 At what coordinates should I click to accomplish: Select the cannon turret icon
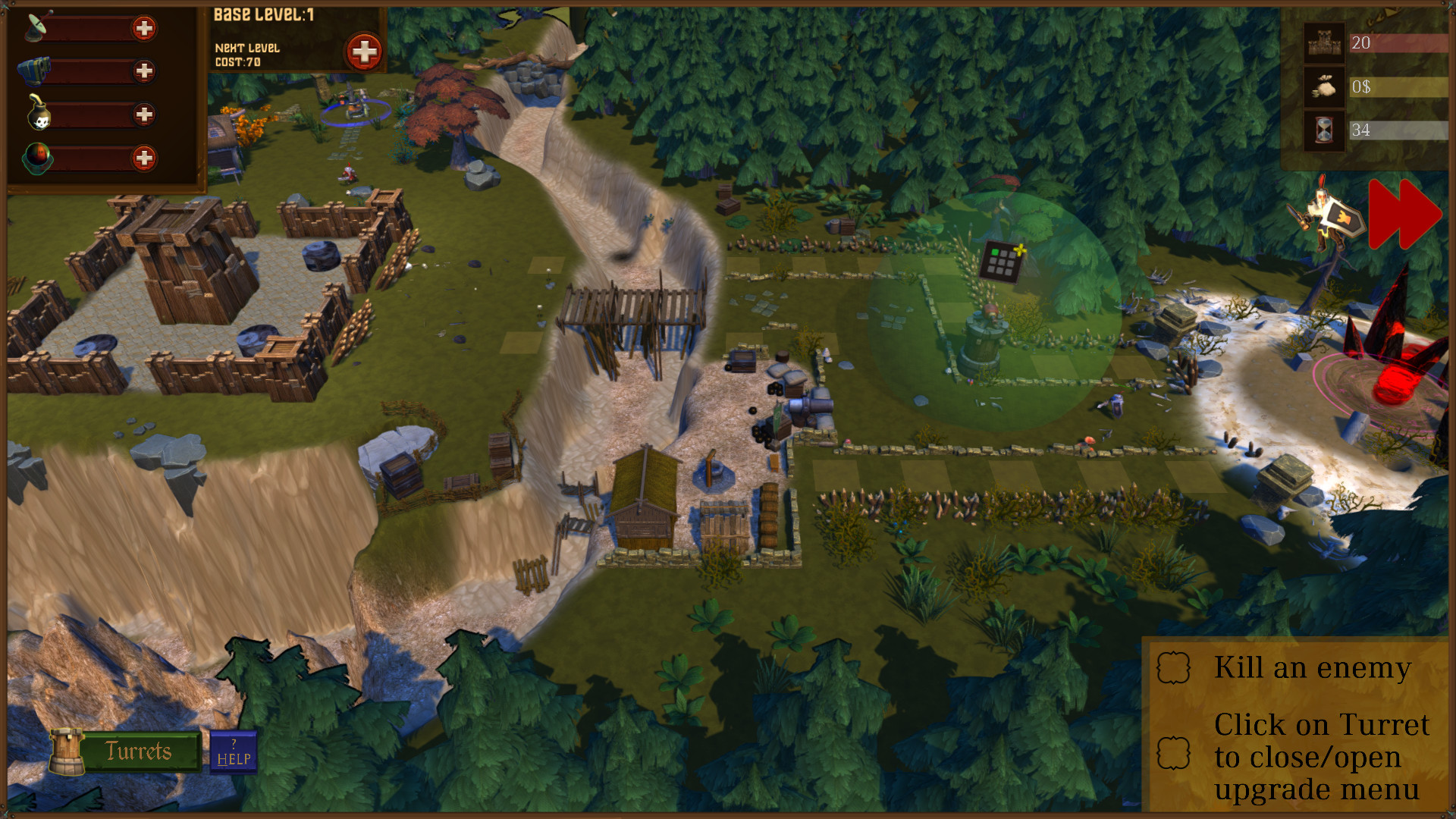click(x=33, y=71)
